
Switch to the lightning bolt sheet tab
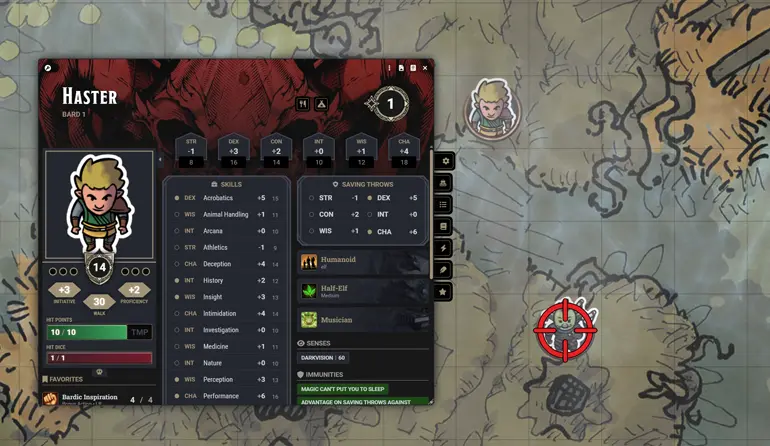pos(443,248)
